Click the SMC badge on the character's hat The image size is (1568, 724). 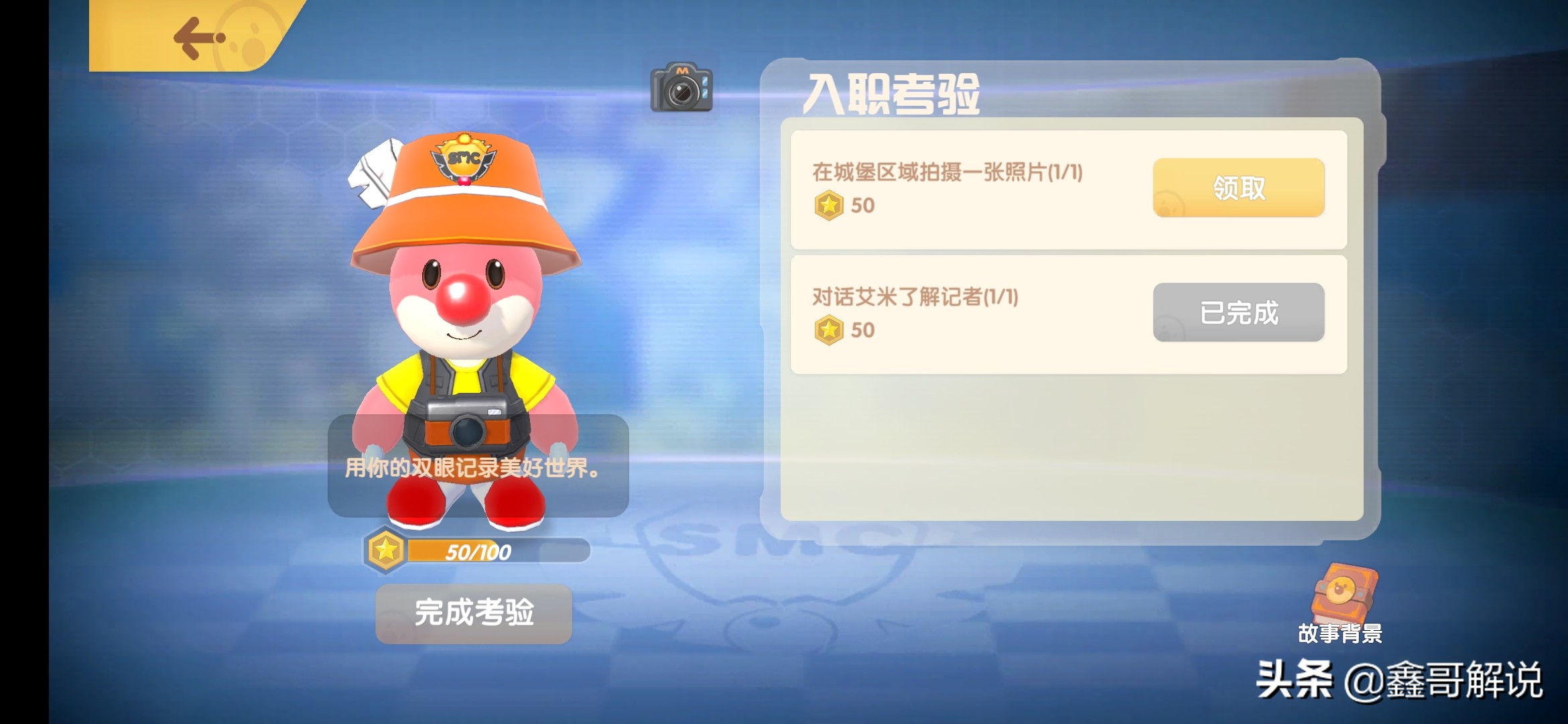click(x=463, y=159)
